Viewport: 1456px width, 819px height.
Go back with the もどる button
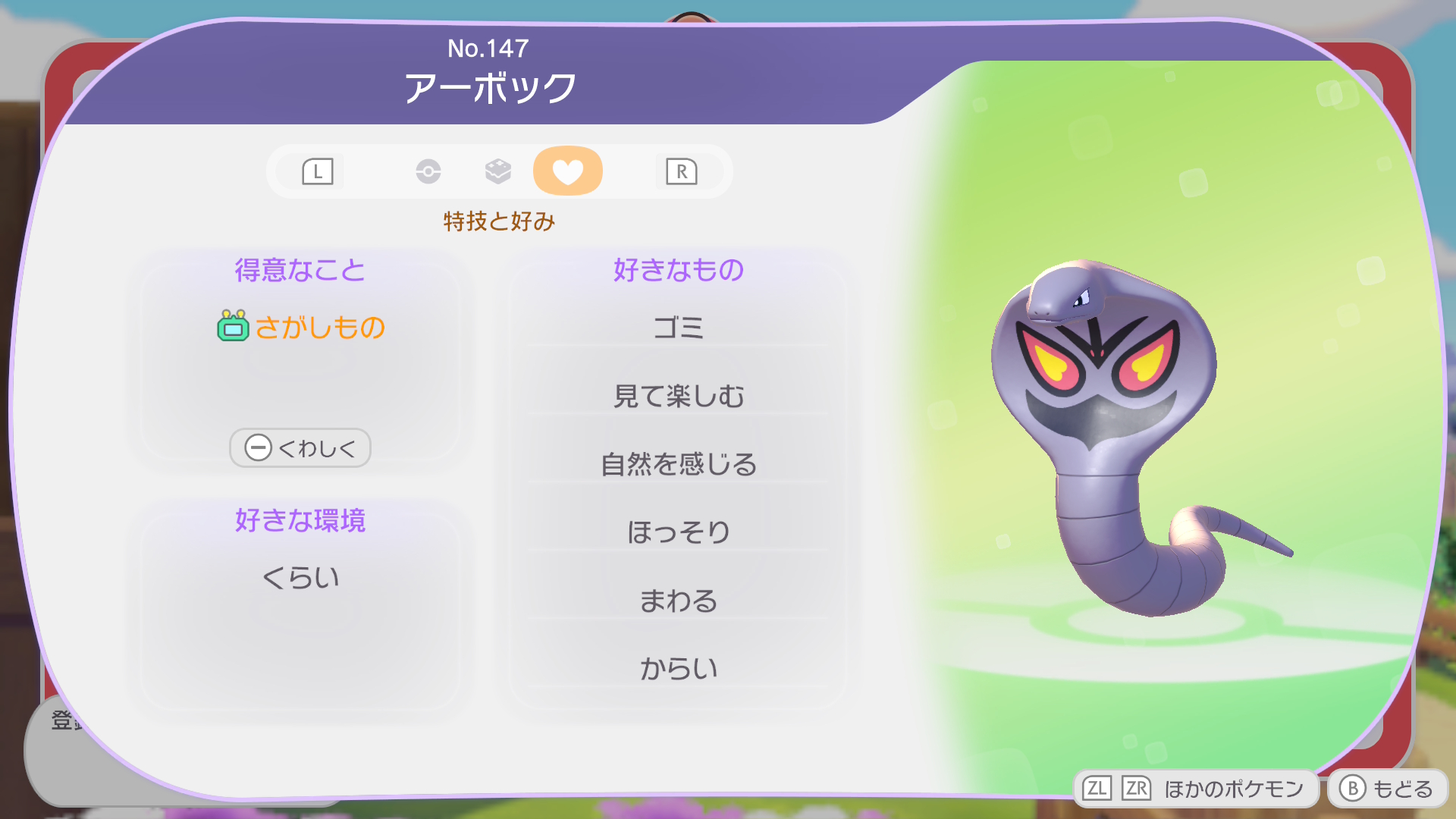1387,789
